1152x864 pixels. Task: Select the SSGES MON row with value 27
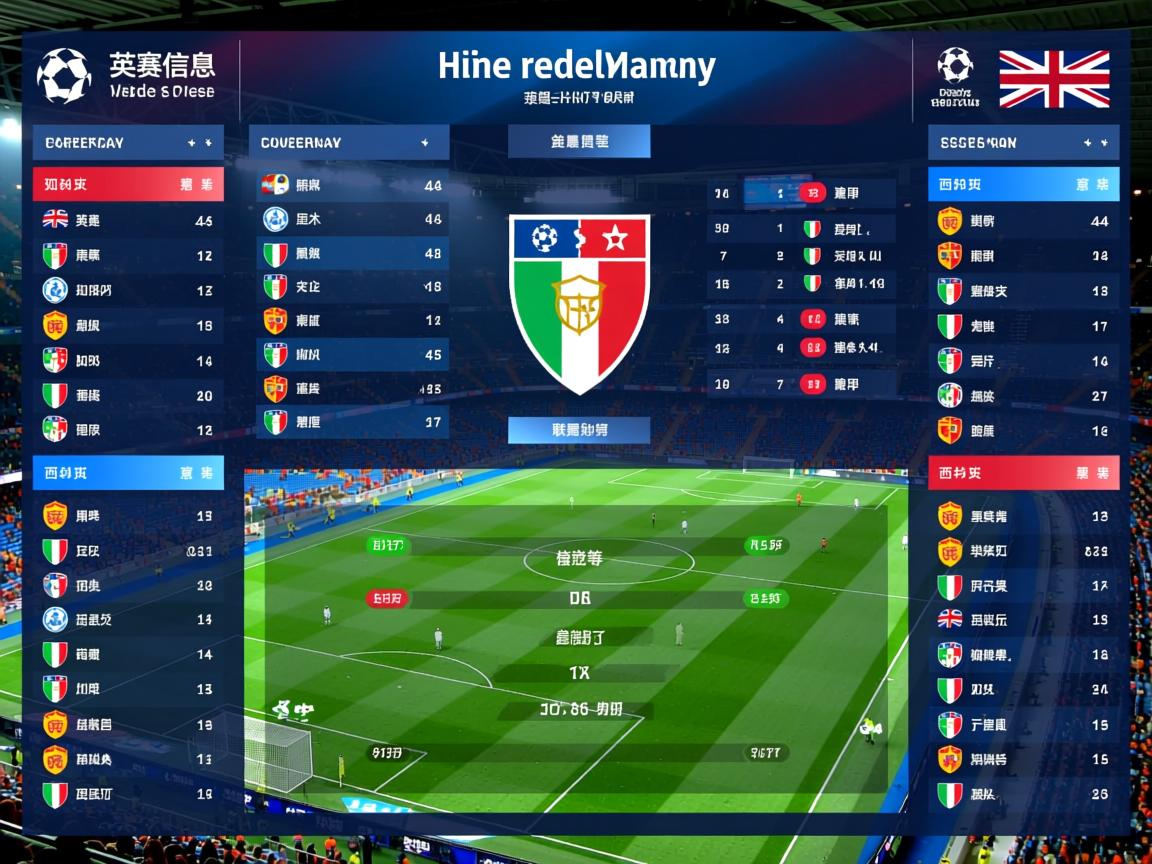coord(1023,395)
